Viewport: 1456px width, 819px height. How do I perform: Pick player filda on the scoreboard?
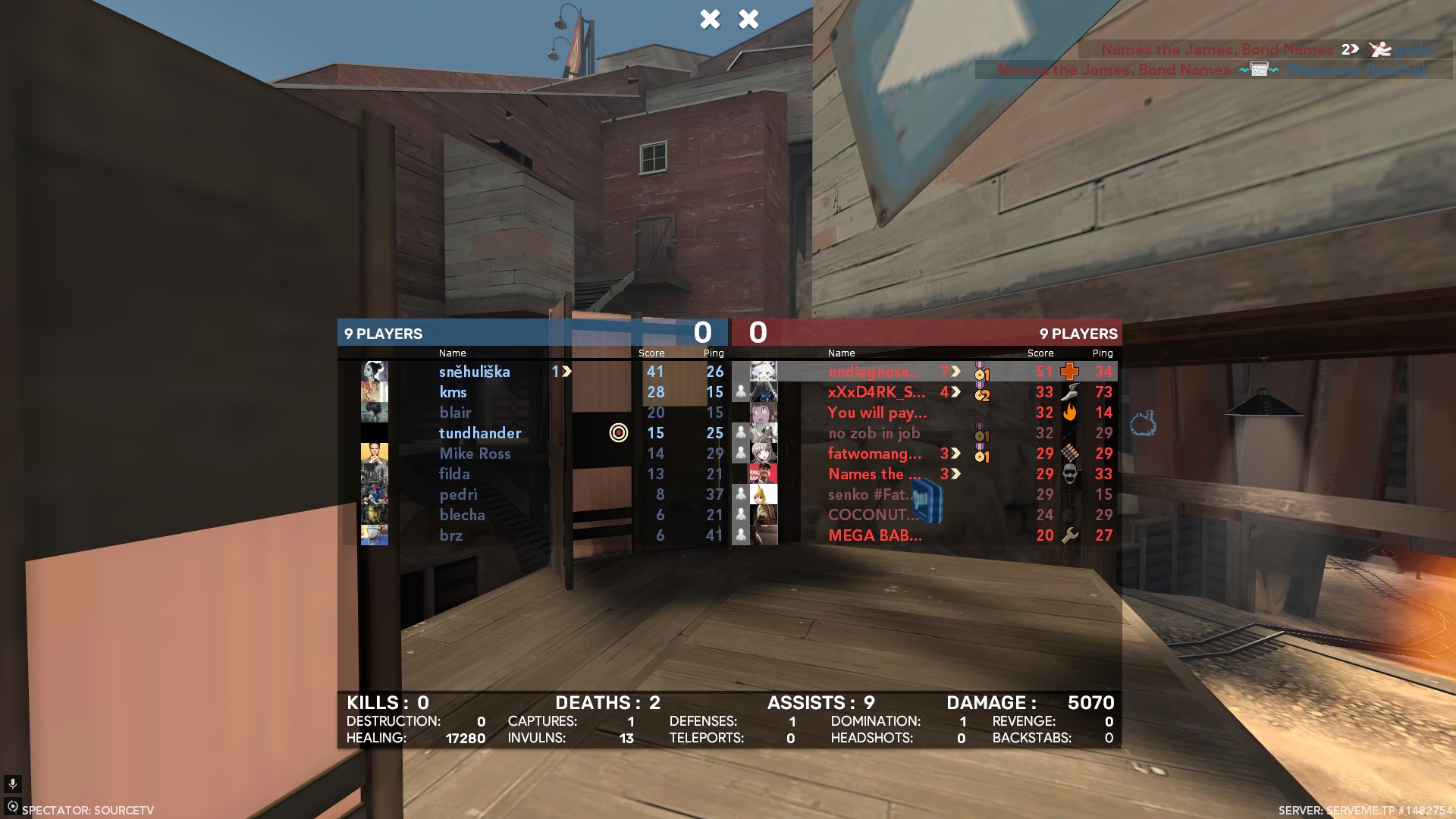coord(454,474)
